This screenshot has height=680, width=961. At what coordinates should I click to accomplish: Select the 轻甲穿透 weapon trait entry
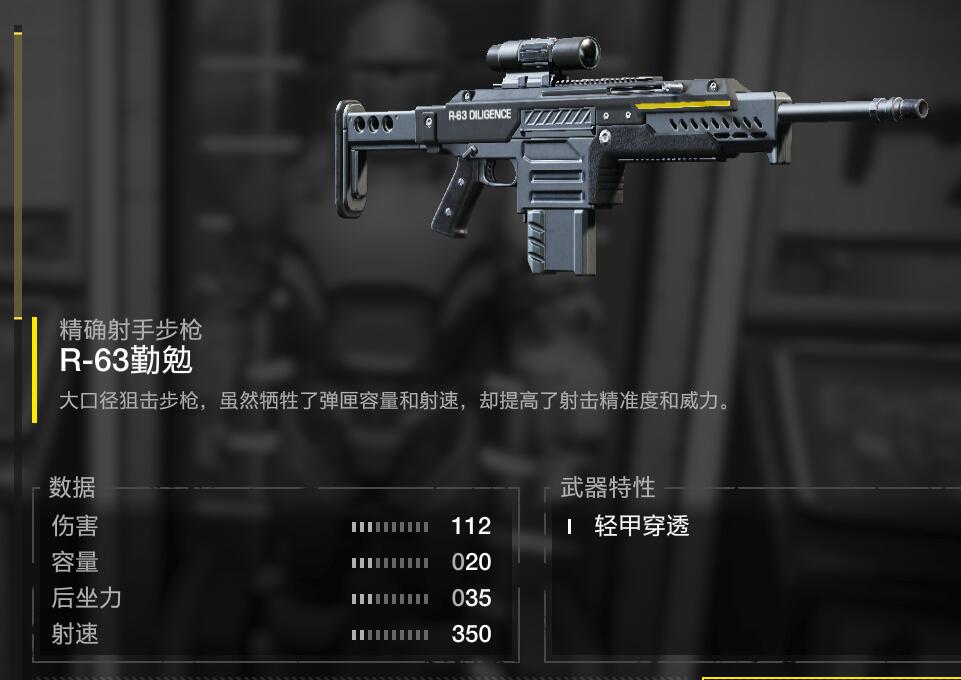[641, 526]
